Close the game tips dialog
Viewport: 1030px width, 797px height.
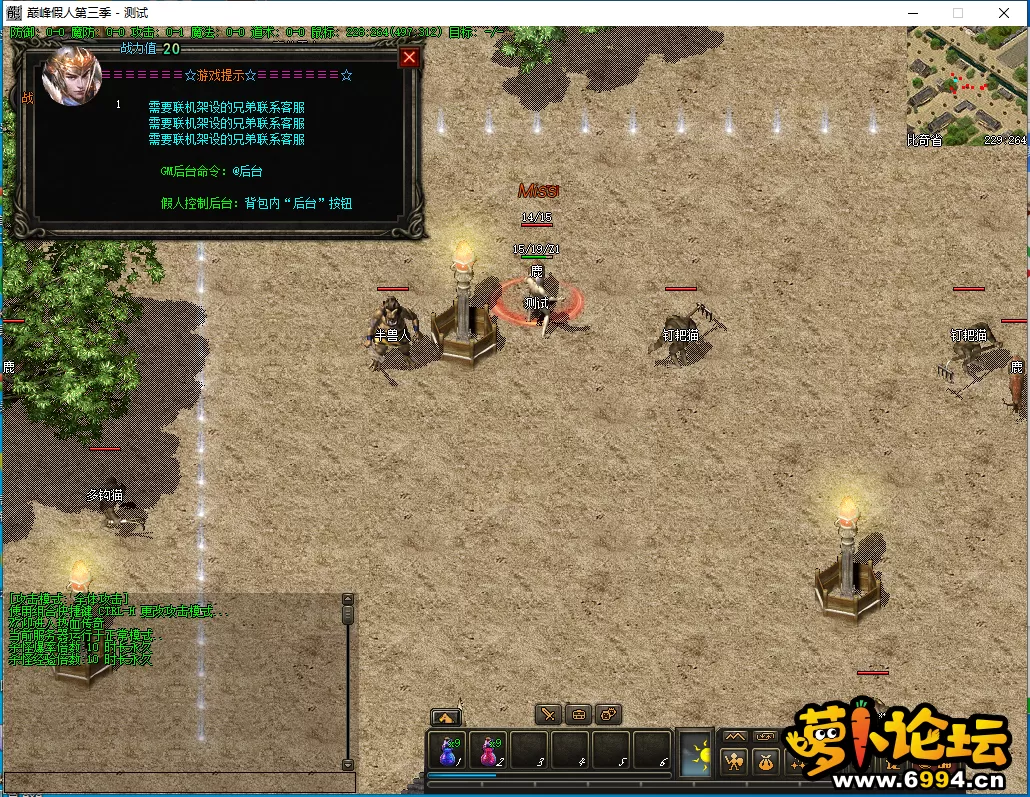[408, 58]
